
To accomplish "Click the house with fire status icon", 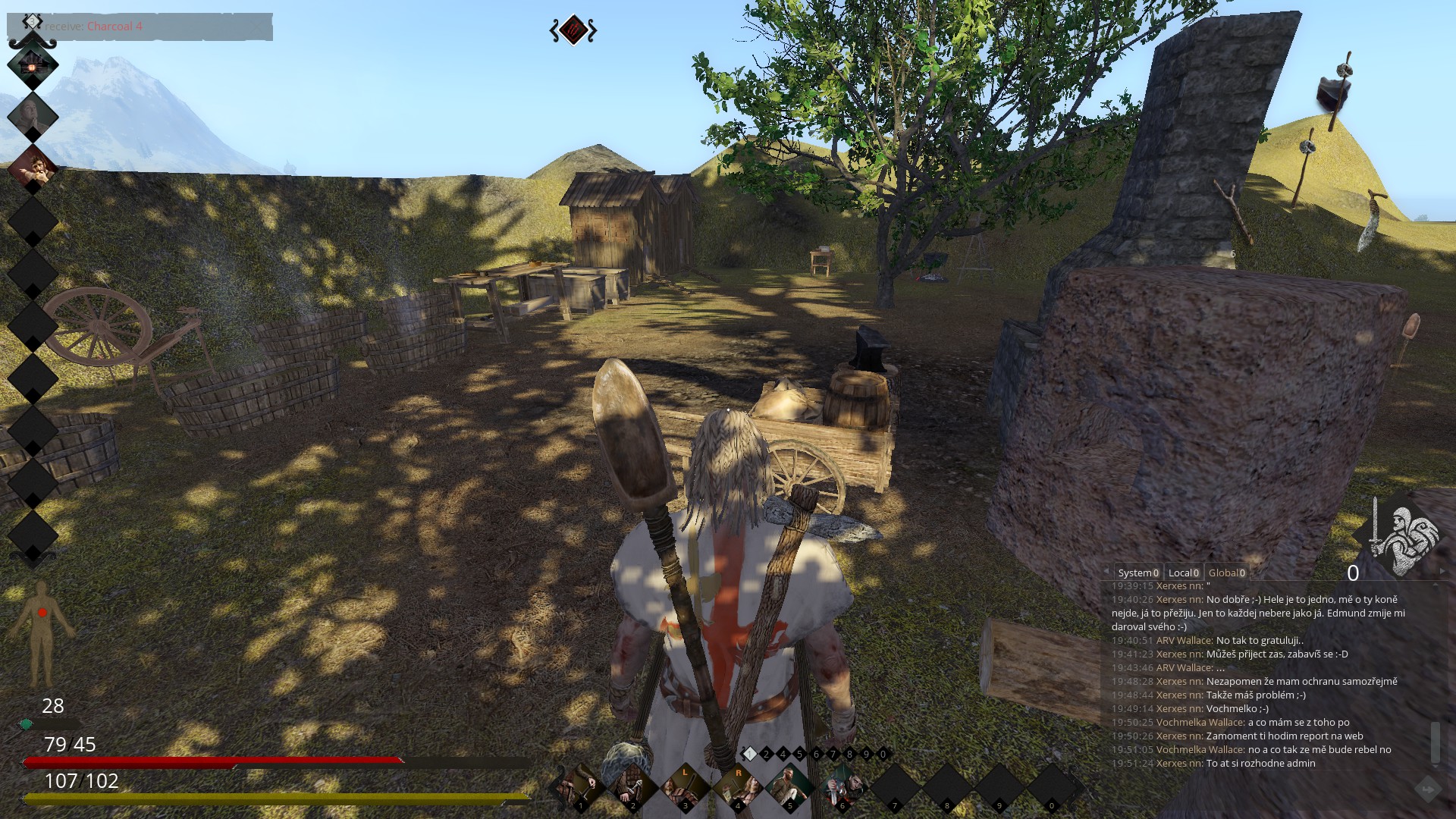I will 33,65.
